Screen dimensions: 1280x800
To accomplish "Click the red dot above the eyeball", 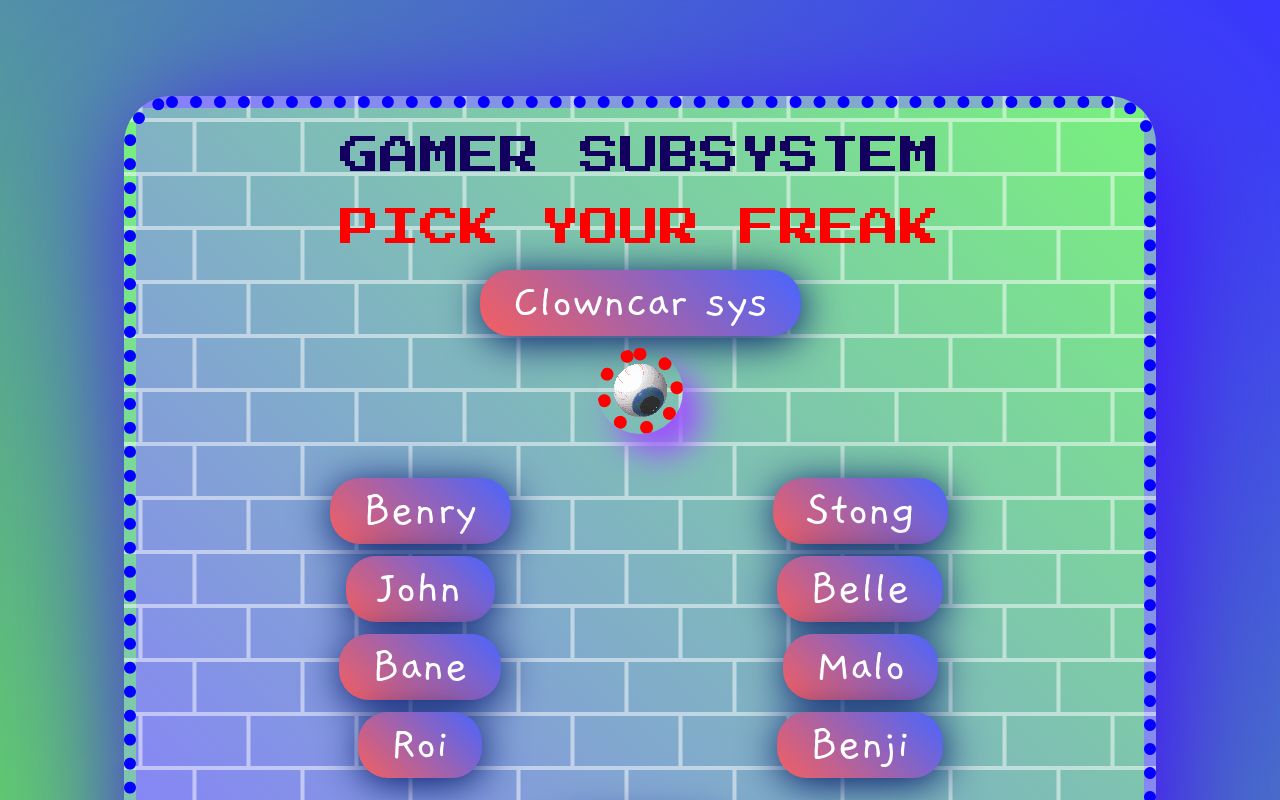I will pos(640,354).
